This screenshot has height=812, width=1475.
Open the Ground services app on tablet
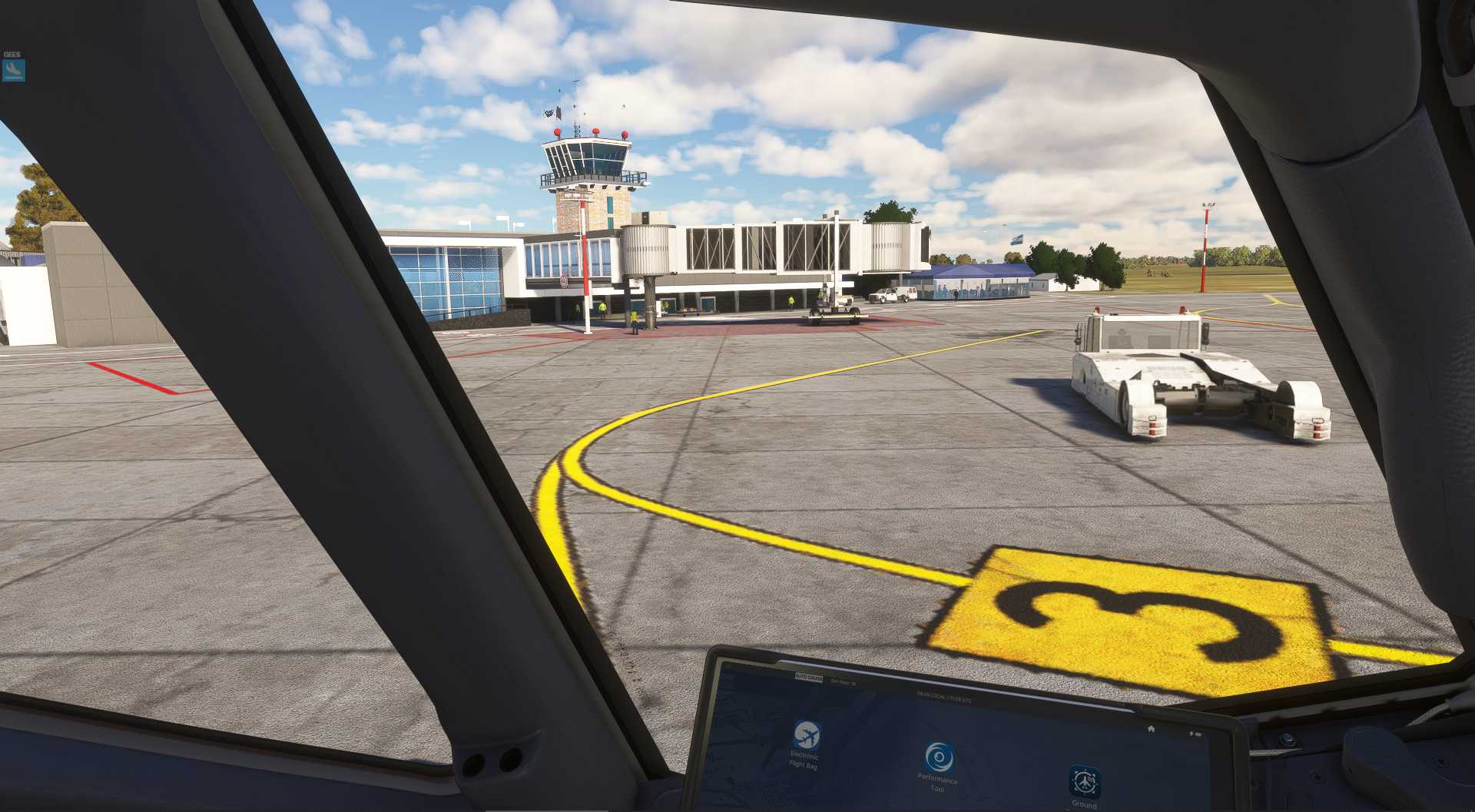pyautogui.click(x=1084, y=782)
